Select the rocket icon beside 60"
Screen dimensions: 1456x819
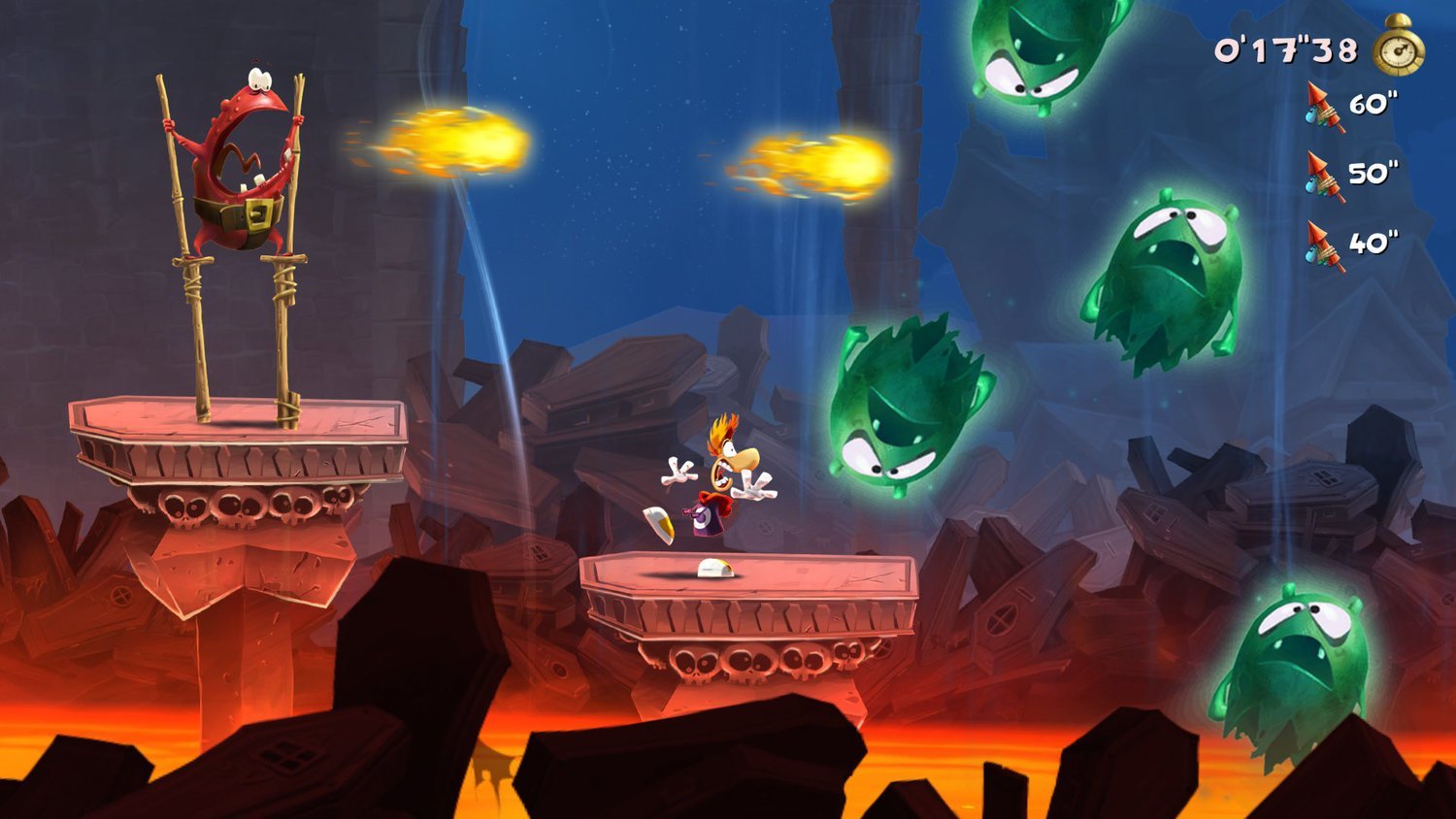click(x=1325, y=106)
